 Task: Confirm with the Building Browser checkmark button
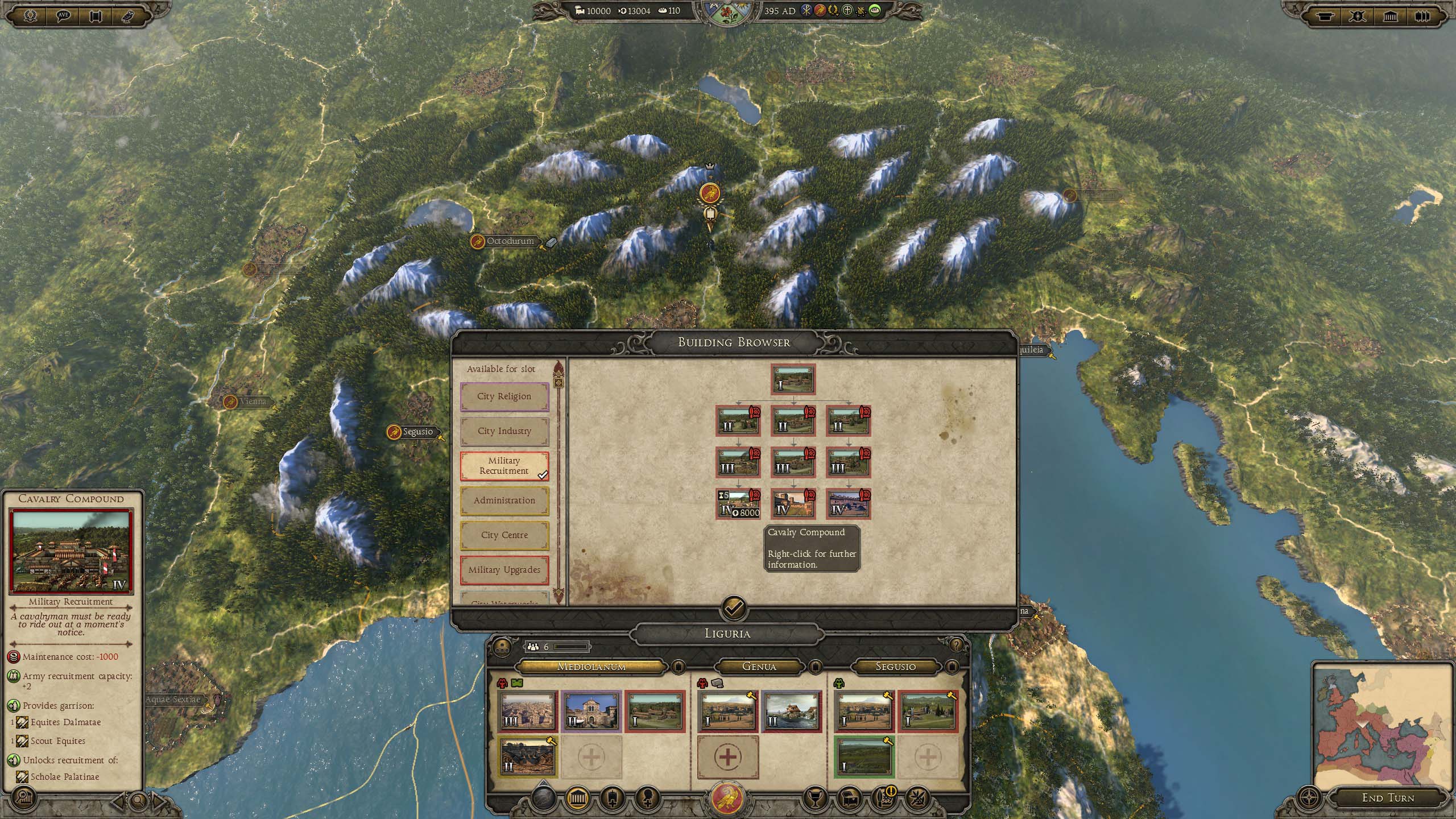[734, 608]
